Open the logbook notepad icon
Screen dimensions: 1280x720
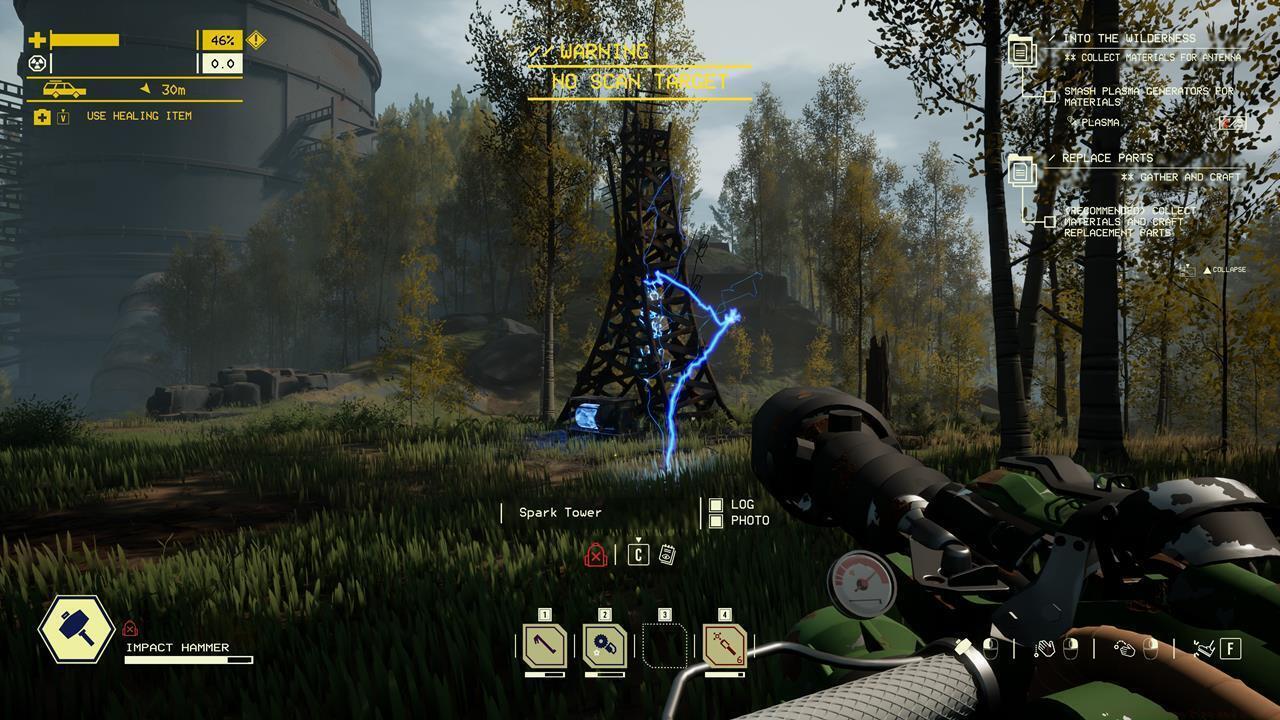click(667, 554)
